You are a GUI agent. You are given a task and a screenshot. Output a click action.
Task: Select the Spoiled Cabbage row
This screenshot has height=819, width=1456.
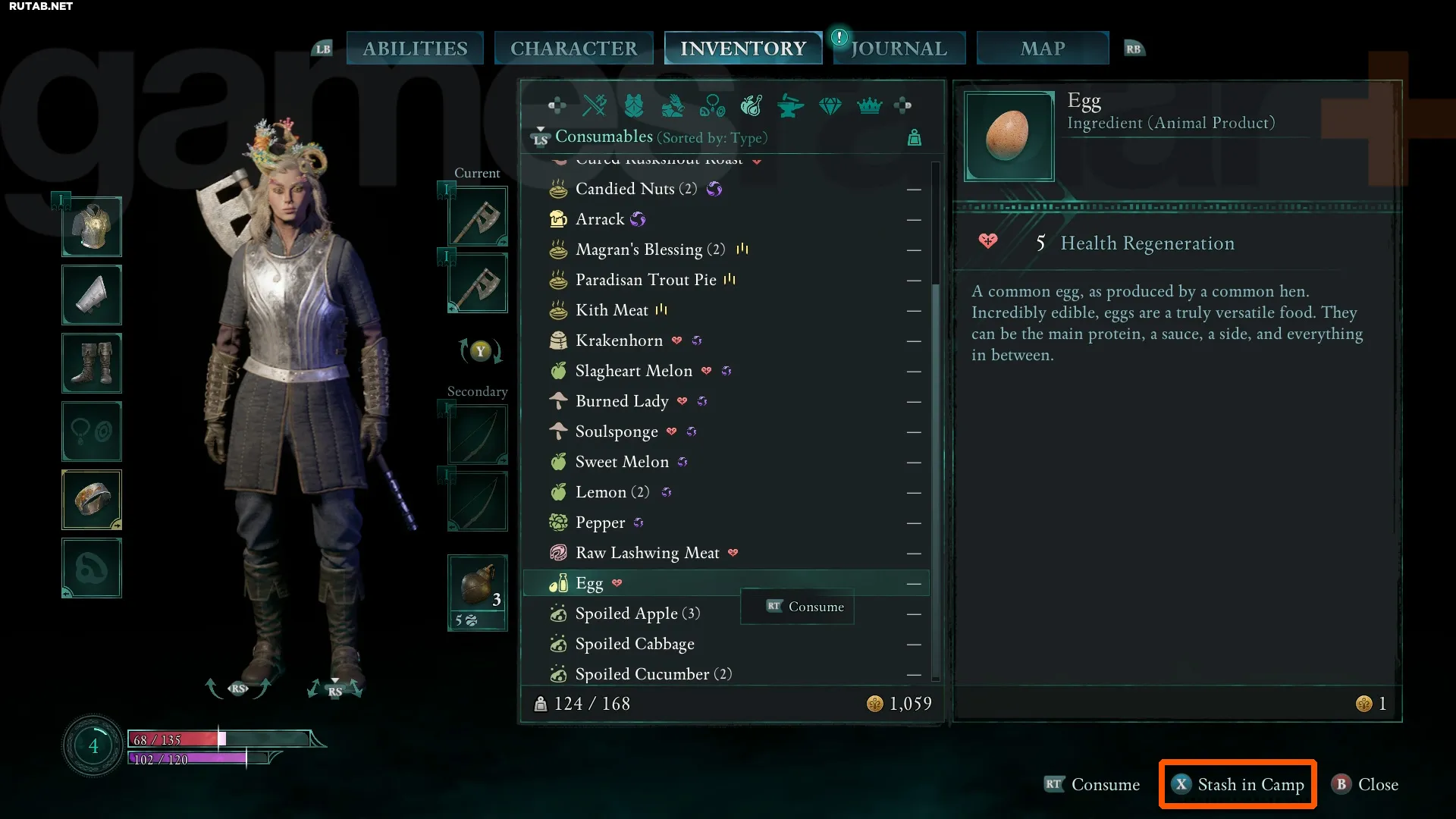click(x=634, y=644)
